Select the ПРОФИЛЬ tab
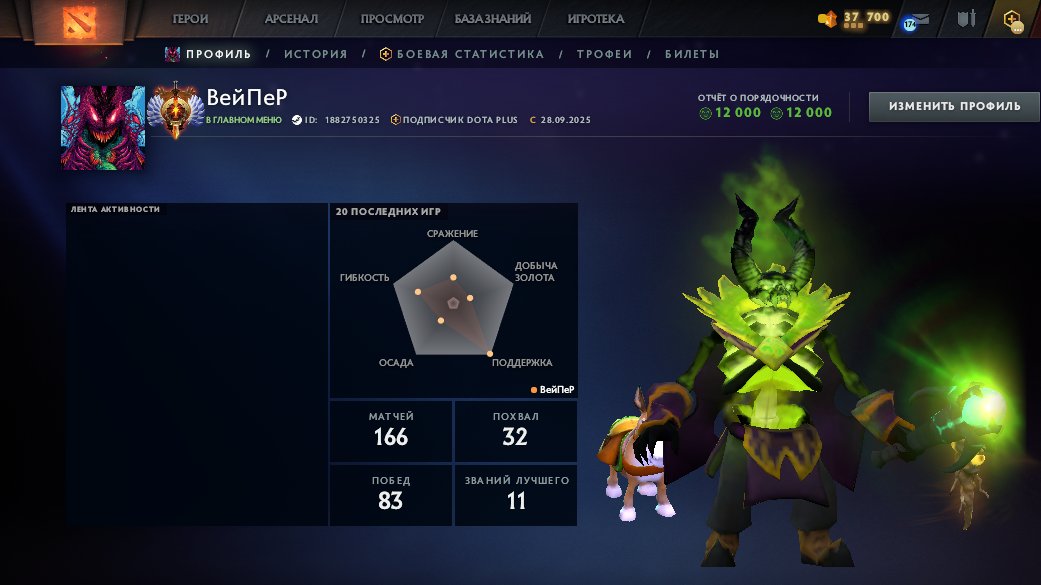The width and height of the screenshot is (1041, 585). (x=218, y=54)
